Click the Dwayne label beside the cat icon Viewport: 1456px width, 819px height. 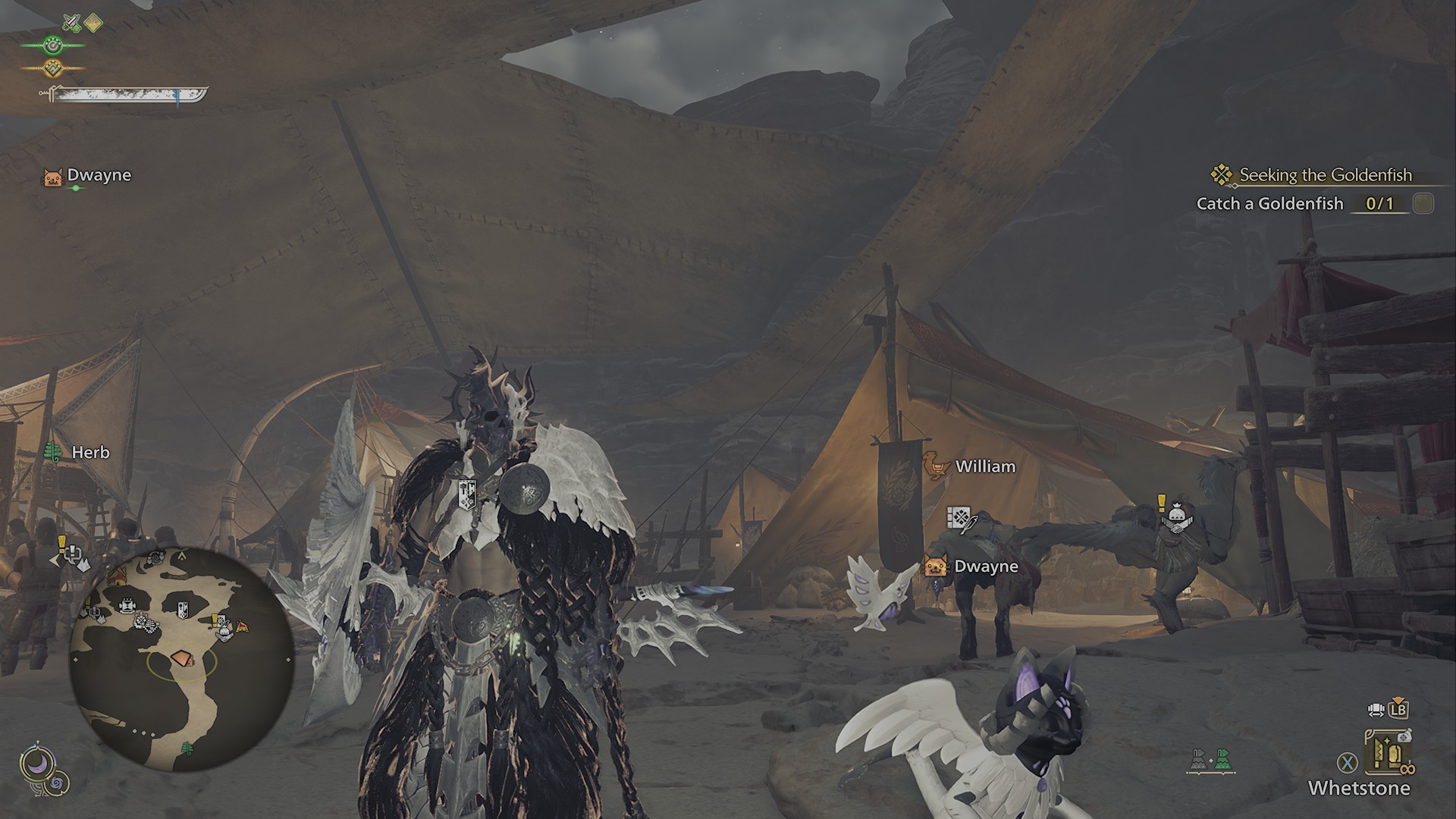pos(985,566)
